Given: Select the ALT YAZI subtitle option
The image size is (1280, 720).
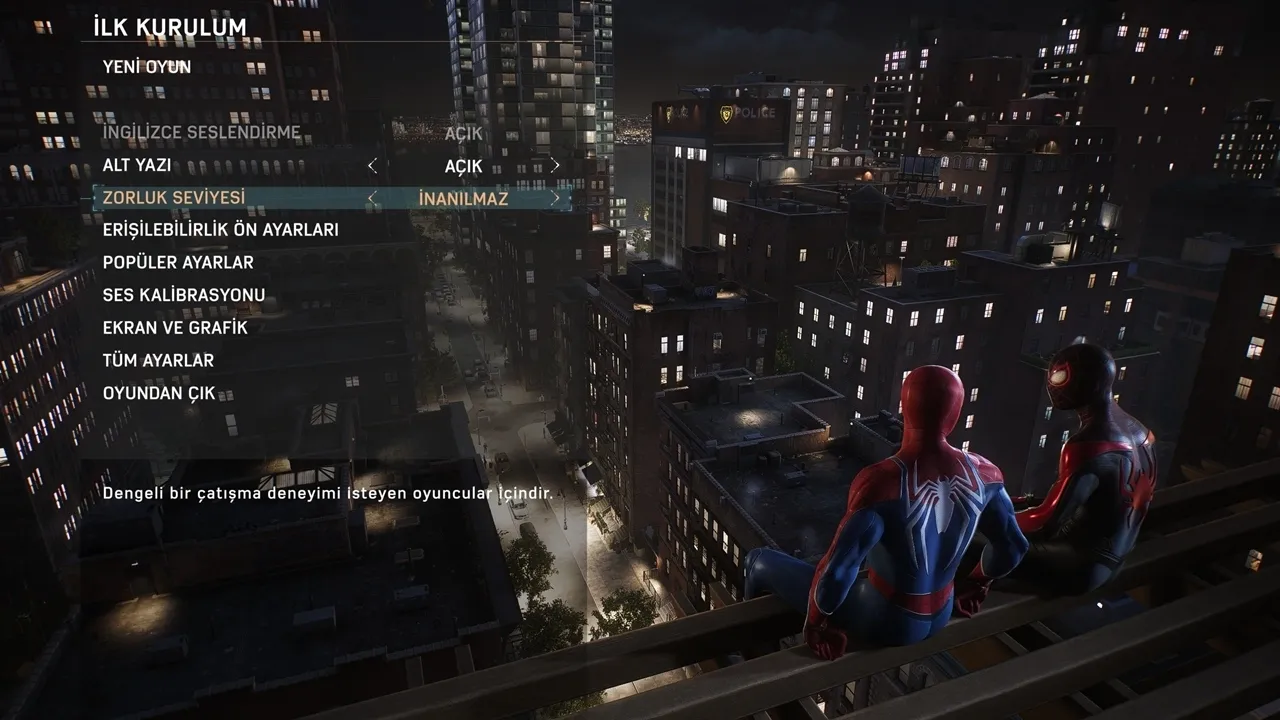Looking at the screenshot, I should tap(137, 165).
